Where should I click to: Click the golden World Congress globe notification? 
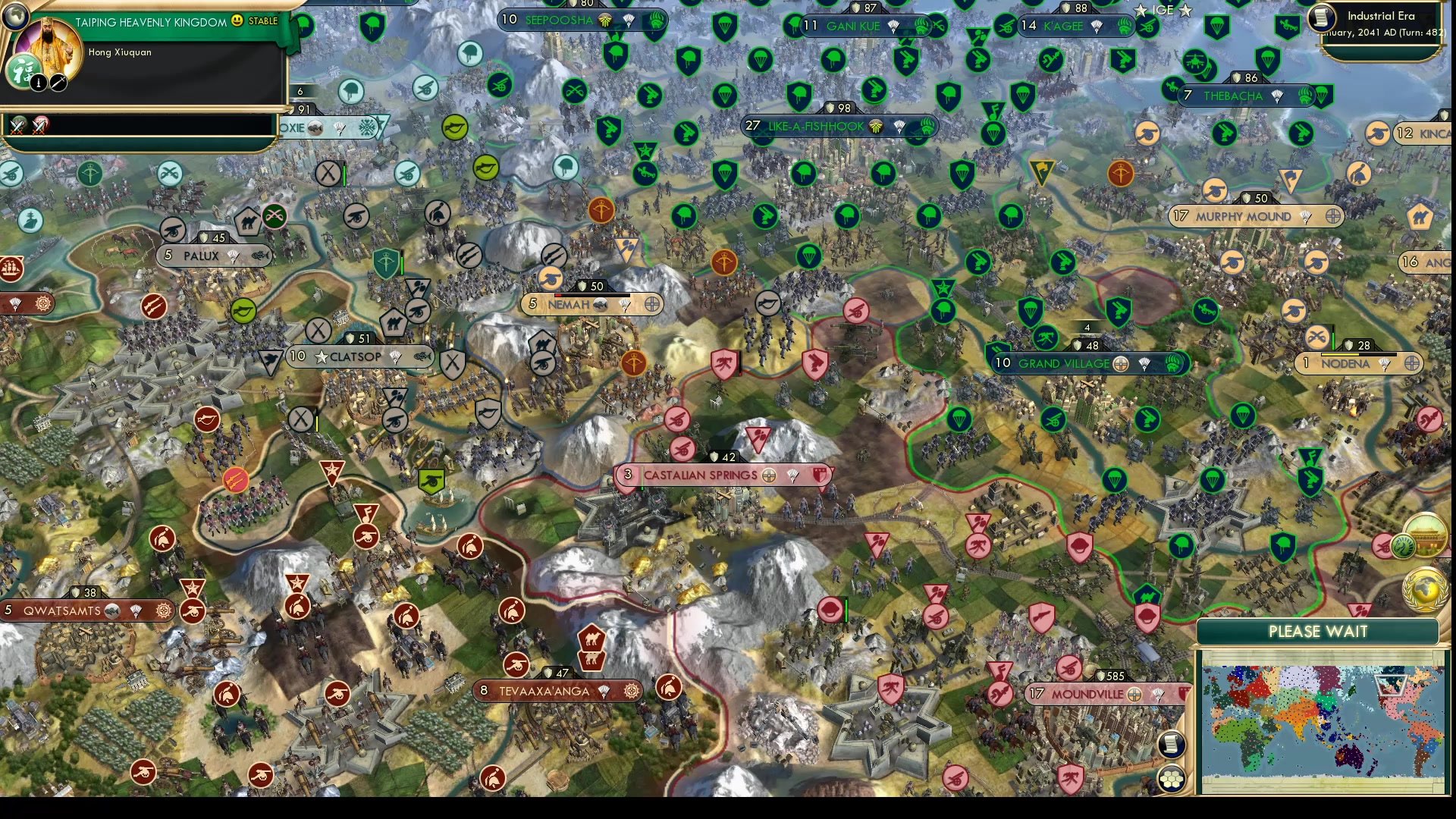pos(1424,590)
